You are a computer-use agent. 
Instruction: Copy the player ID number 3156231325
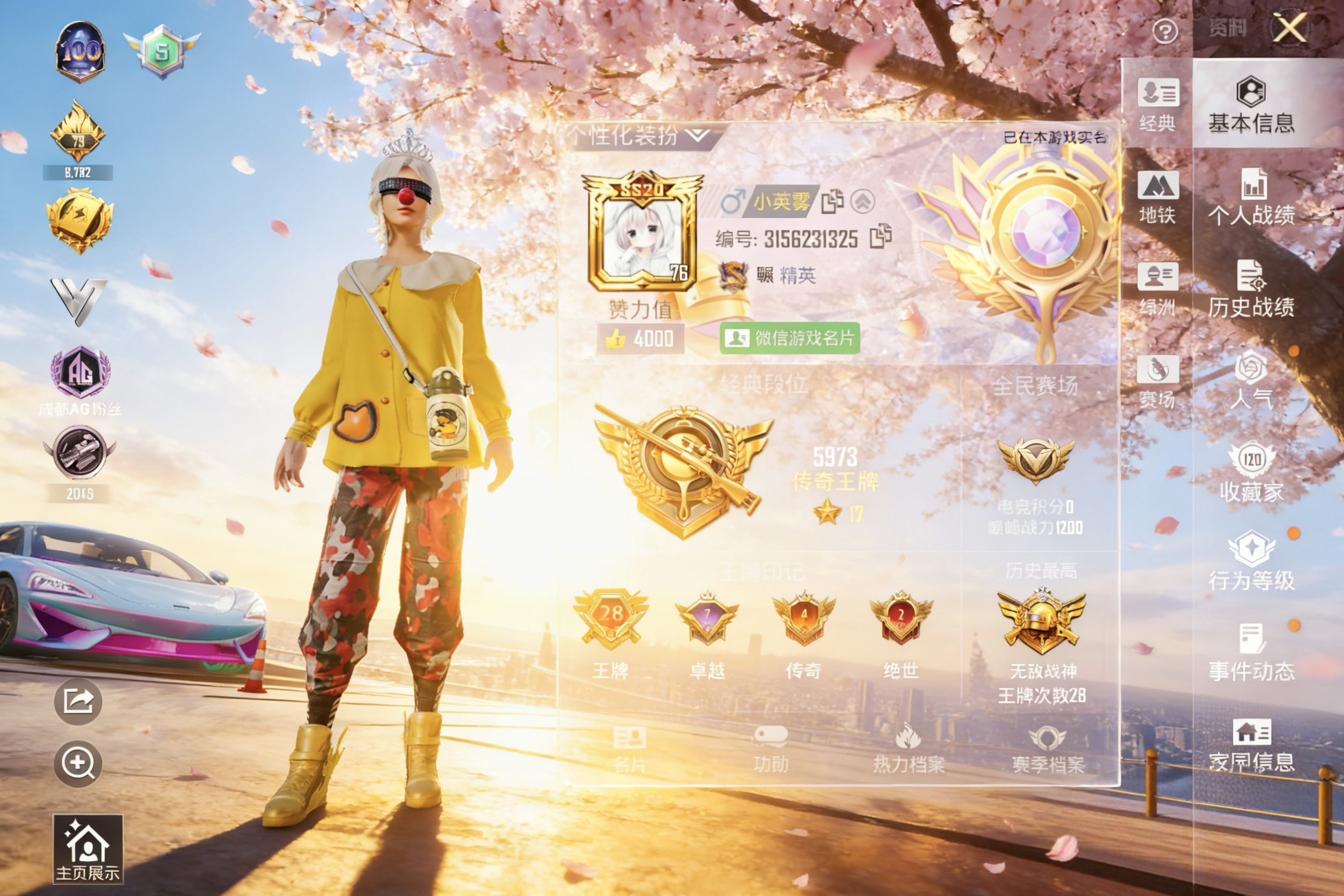click(x=880, y=237)
